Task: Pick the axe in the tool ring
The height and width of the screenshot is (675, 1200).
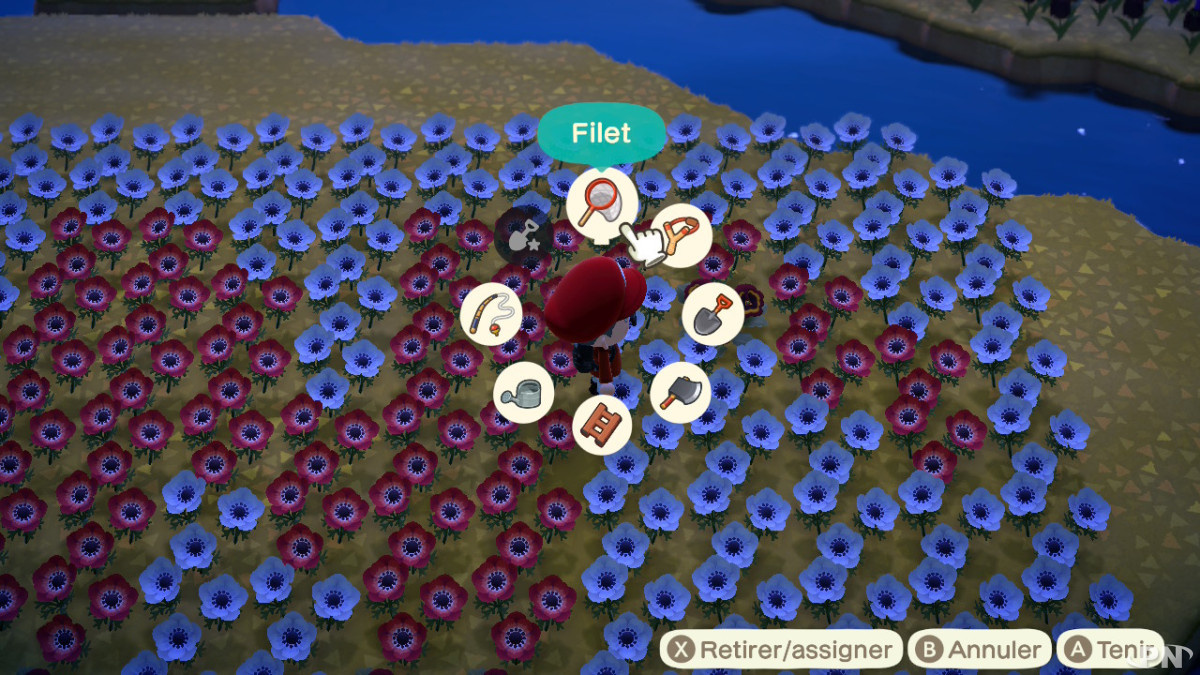Action: 681,392
